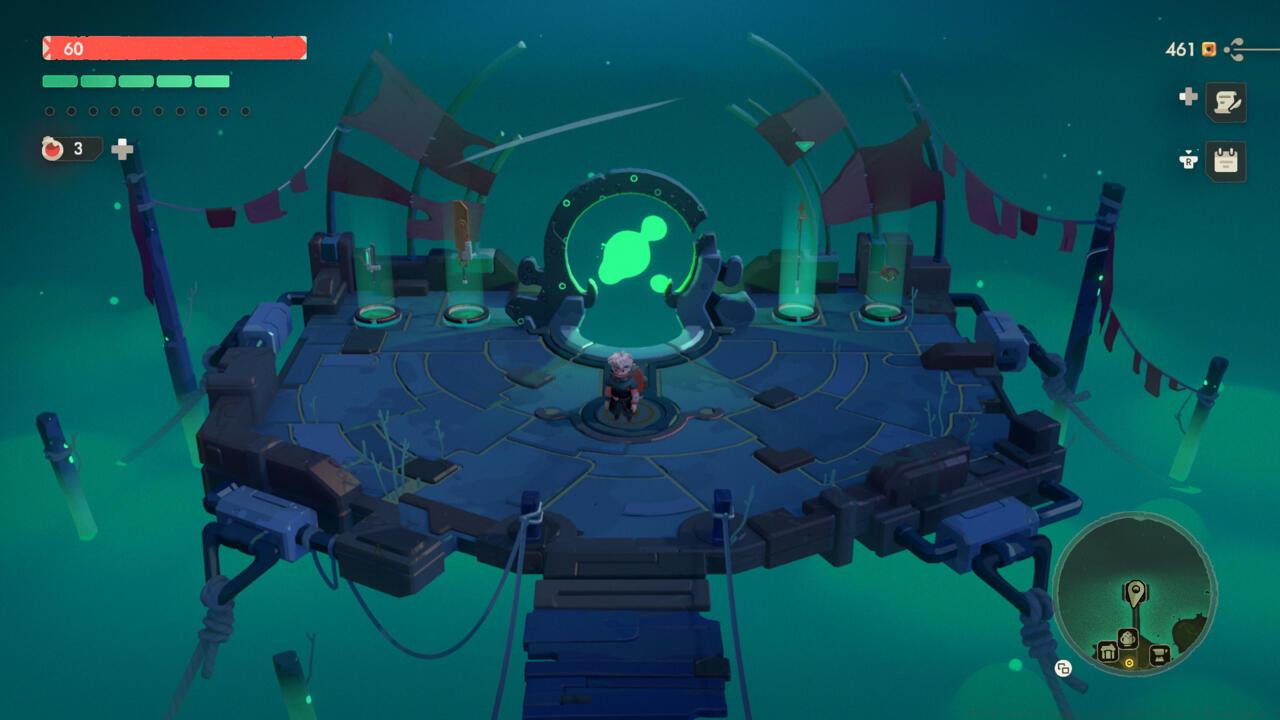Click the D-pad plus icon beside tomato counter
The height and width of the screenshot is (720, 1280).
pyautogui.click(x=120, y=148)
